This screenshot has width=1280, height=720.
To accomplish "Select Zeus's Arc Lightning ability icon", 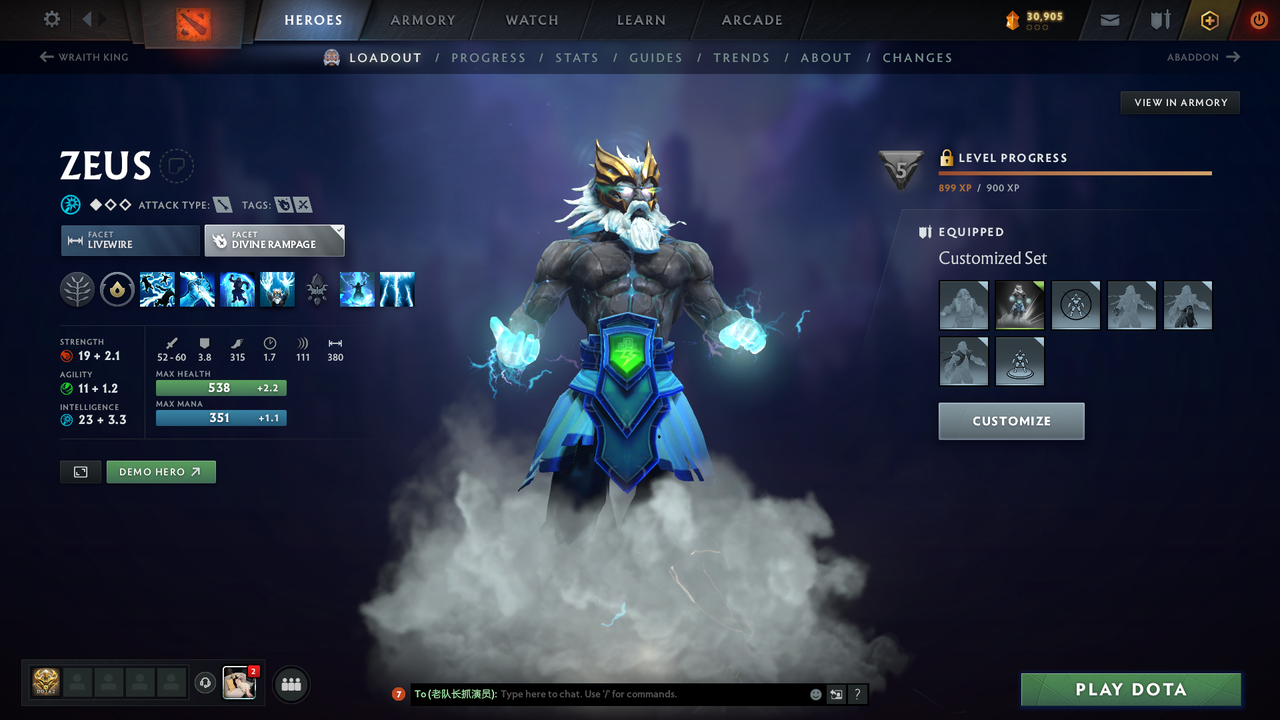I will click(157, 289).
